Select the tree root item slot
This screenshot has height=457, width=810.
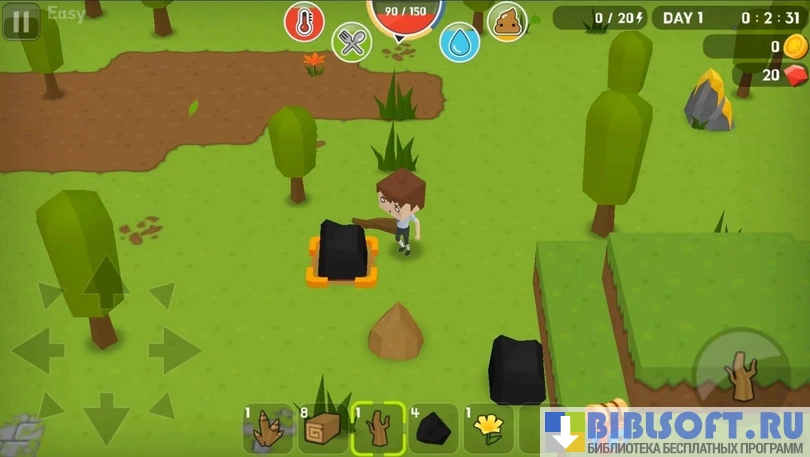click(x=269, y=428)
